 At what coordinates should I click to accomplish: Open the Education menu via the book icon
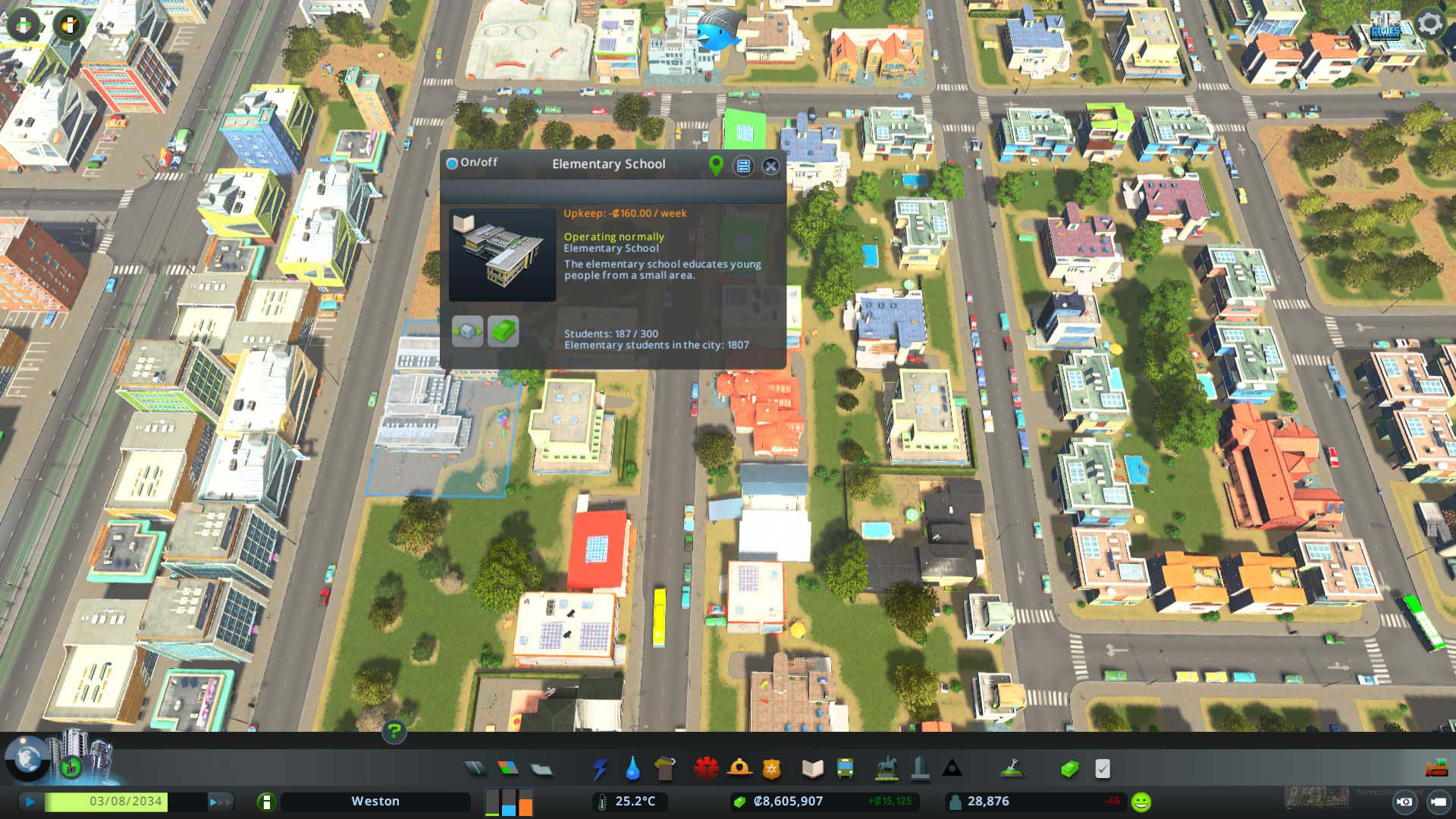point(814,769)
